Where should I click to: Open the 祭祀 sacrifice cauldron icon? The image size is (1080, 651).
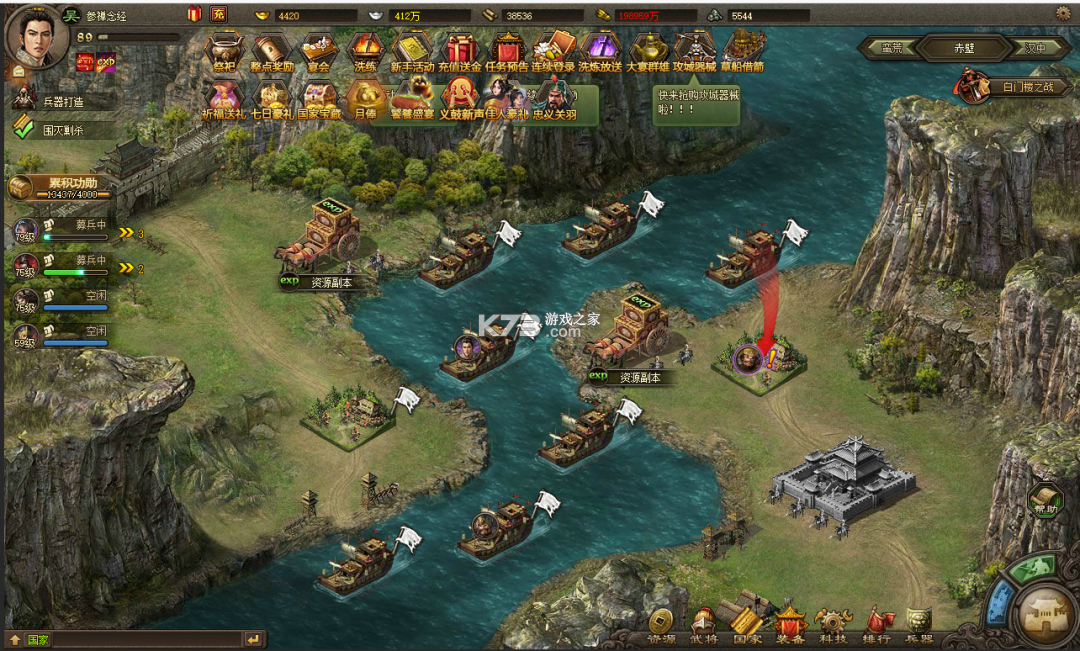click(x=223, y=51)
